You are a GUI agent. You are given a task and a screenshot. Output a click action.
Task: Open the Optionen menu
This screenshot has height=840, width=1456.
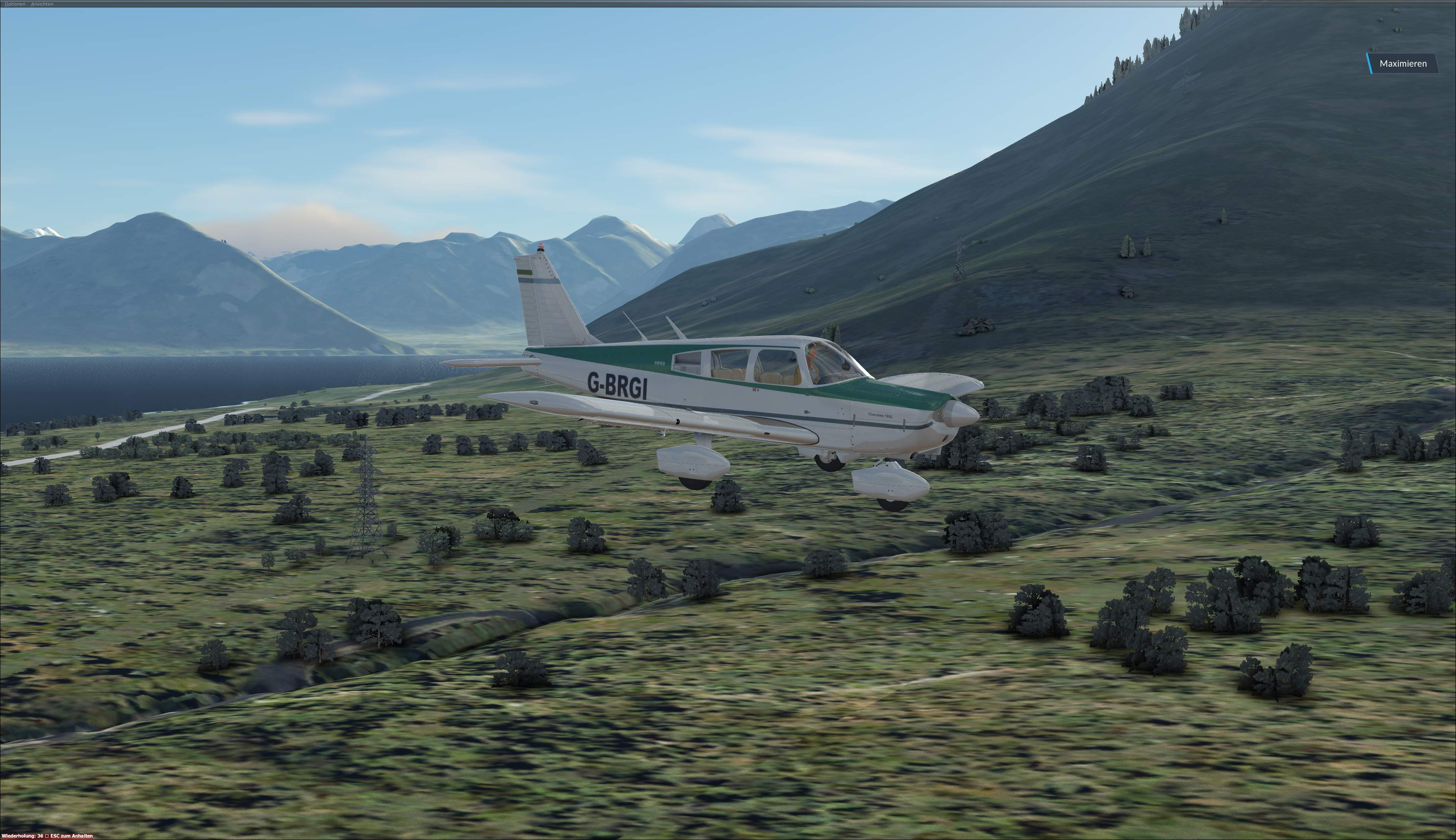pos(15,4)
